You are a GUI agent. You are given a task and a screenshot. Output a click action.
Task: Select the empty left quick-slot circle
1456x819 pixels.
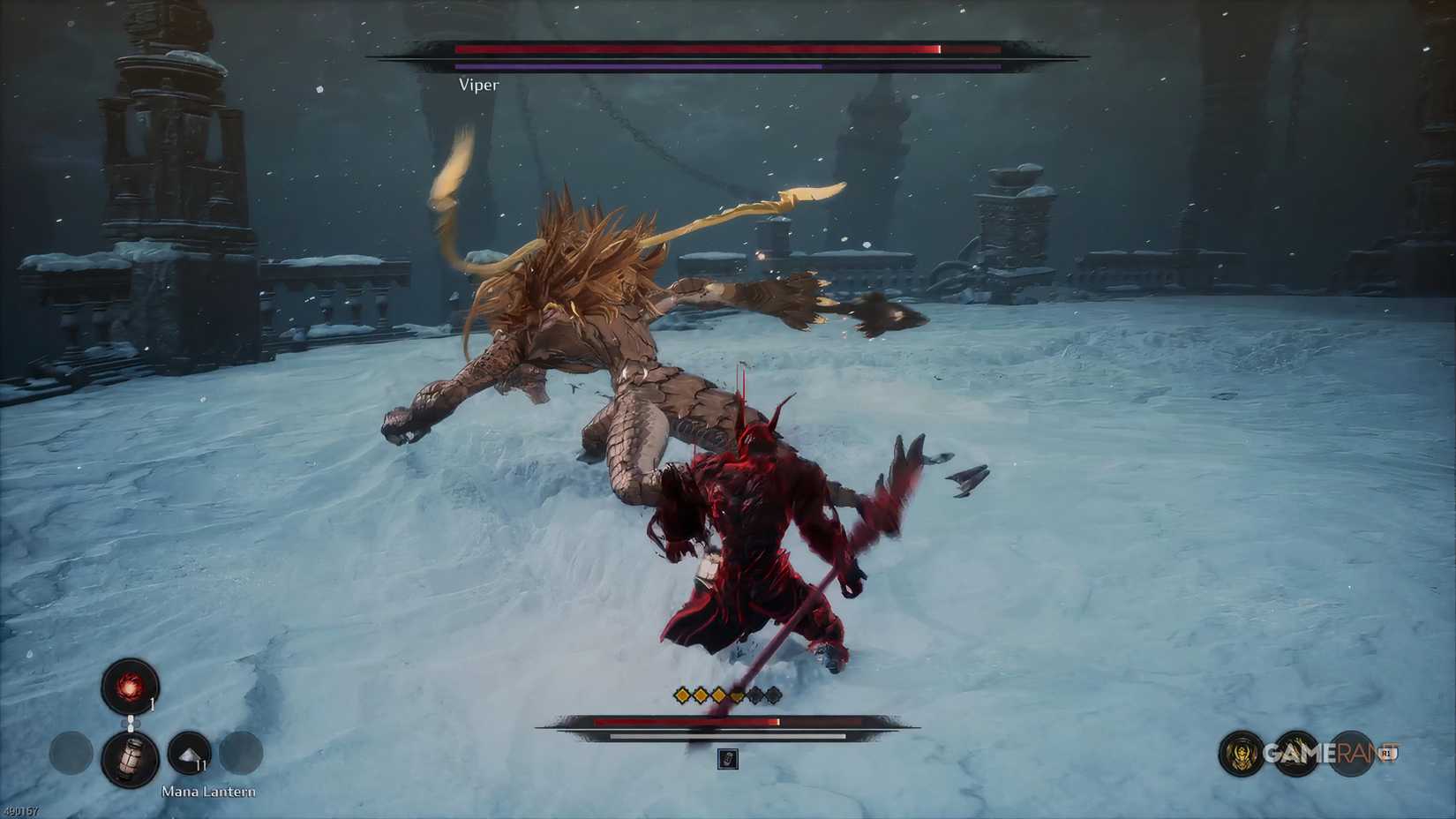(71, 755)
